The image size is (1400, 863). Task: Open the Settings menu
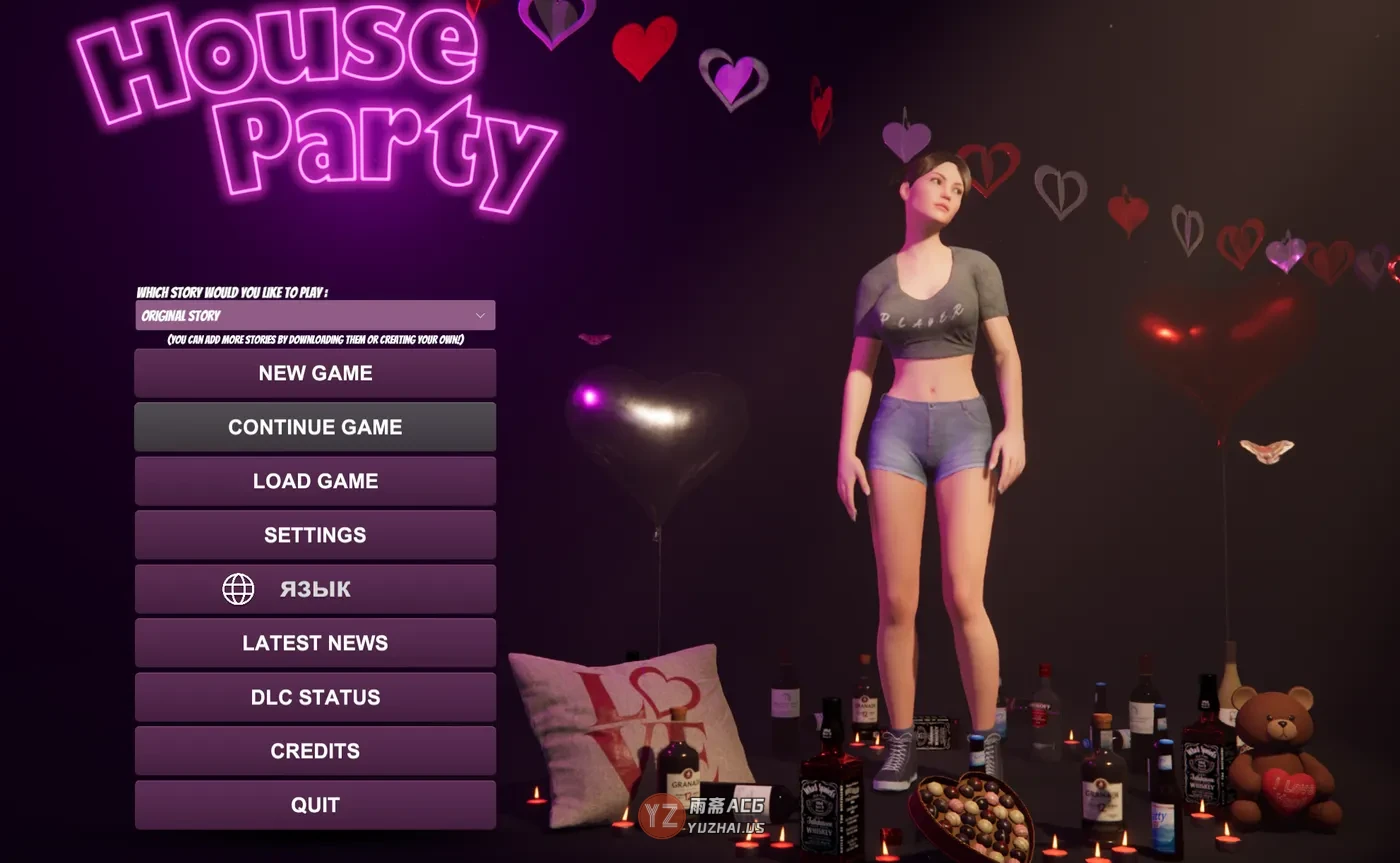pos(315,535)
